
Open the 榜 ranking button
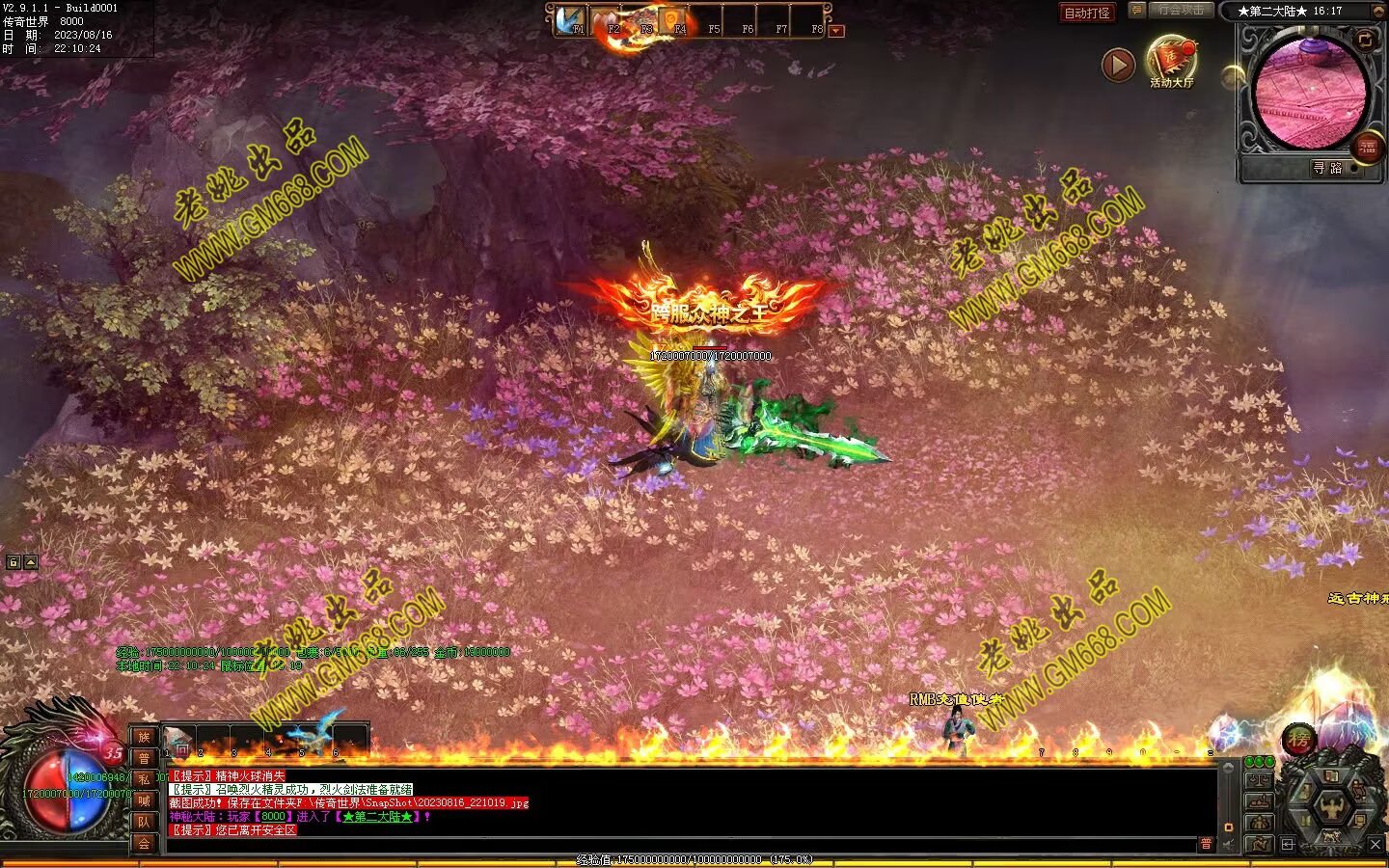pos(1298,741)
